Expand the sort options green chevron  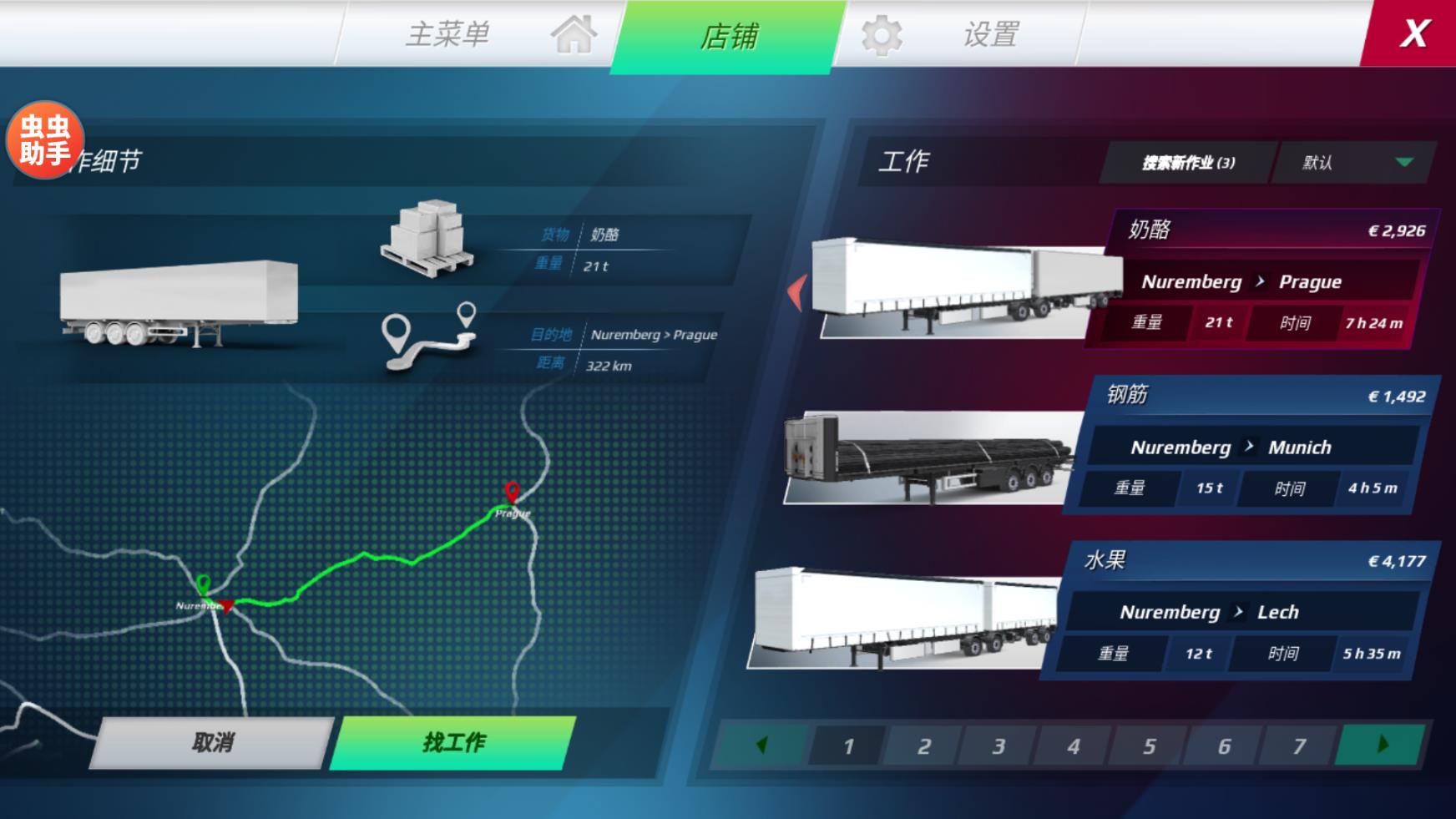[1406, 164]
